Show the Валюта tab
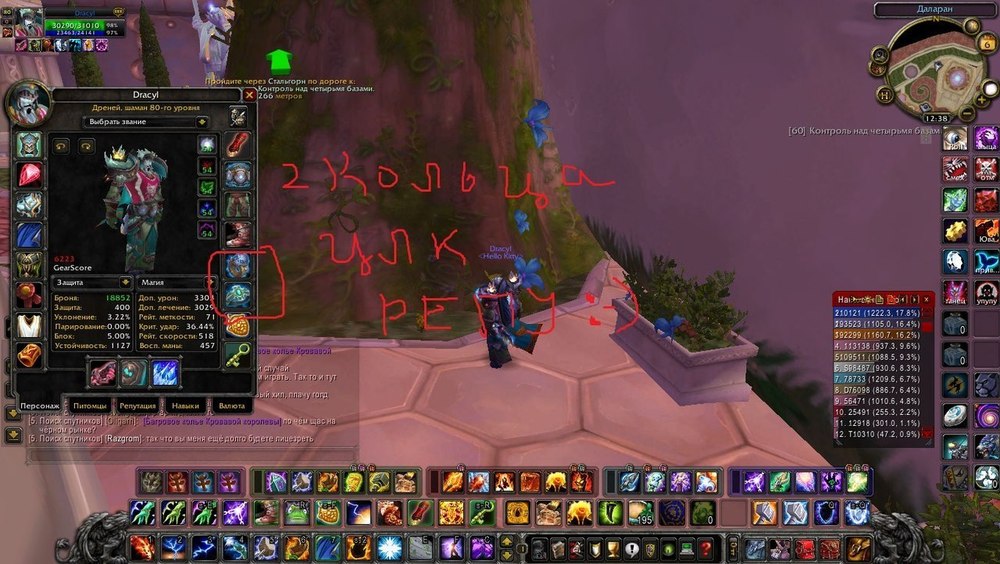The height and width of the screenshot is (564, 1000). click(x=229, y=407)
